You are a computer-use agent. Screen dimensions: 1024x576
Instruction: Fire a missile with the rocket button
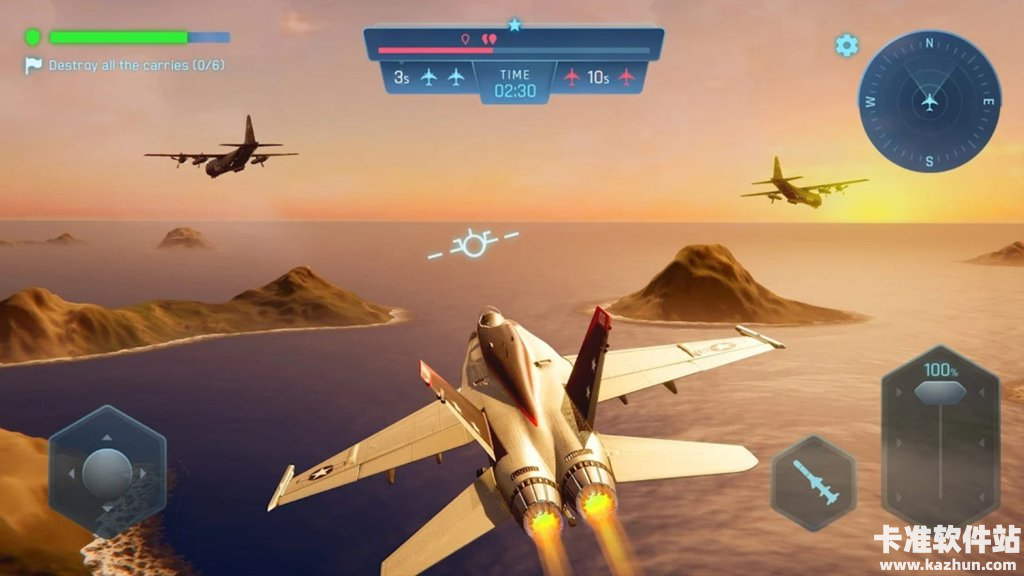(x=813, y=483)
